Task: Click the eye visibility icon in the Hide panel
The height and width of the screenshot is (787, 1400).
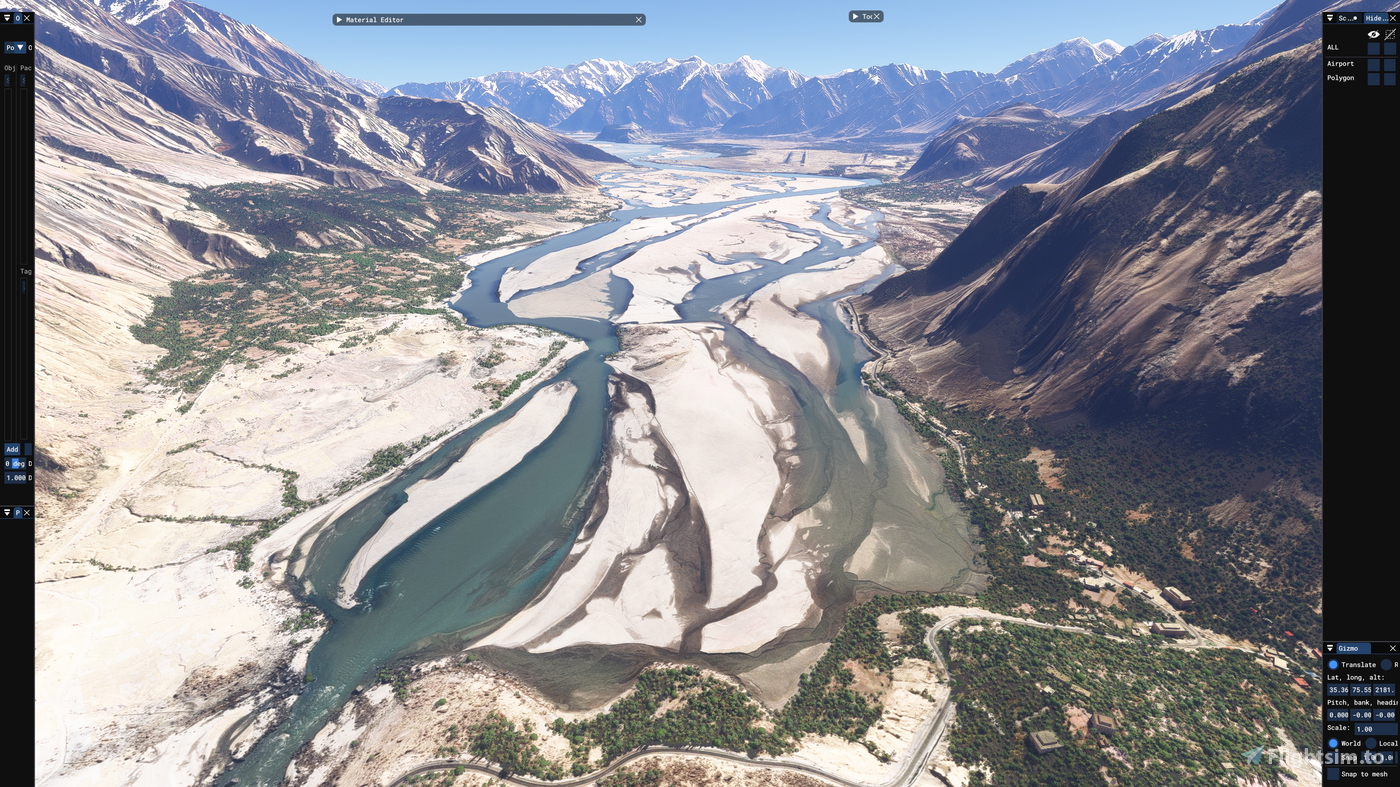Action: tap(1373, 33)
